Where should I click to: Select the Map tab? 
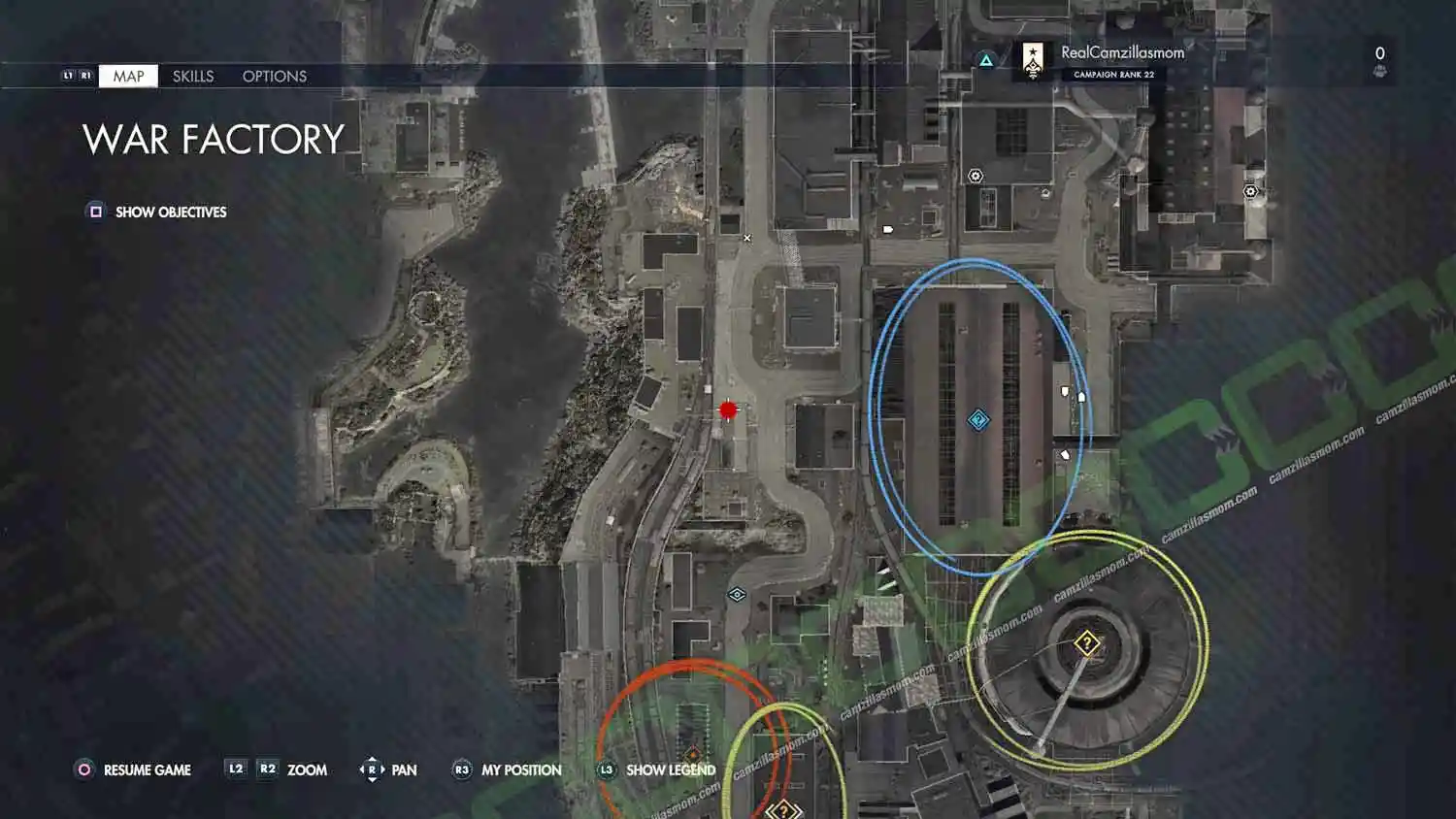[x=128, y=76]
